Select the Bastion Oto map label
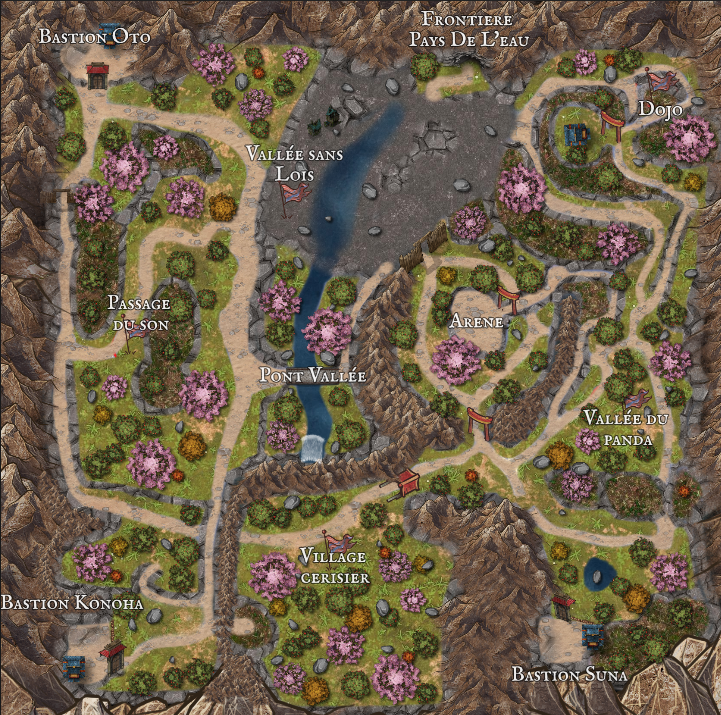Viewport: 721px width, 715px height. 95,37
